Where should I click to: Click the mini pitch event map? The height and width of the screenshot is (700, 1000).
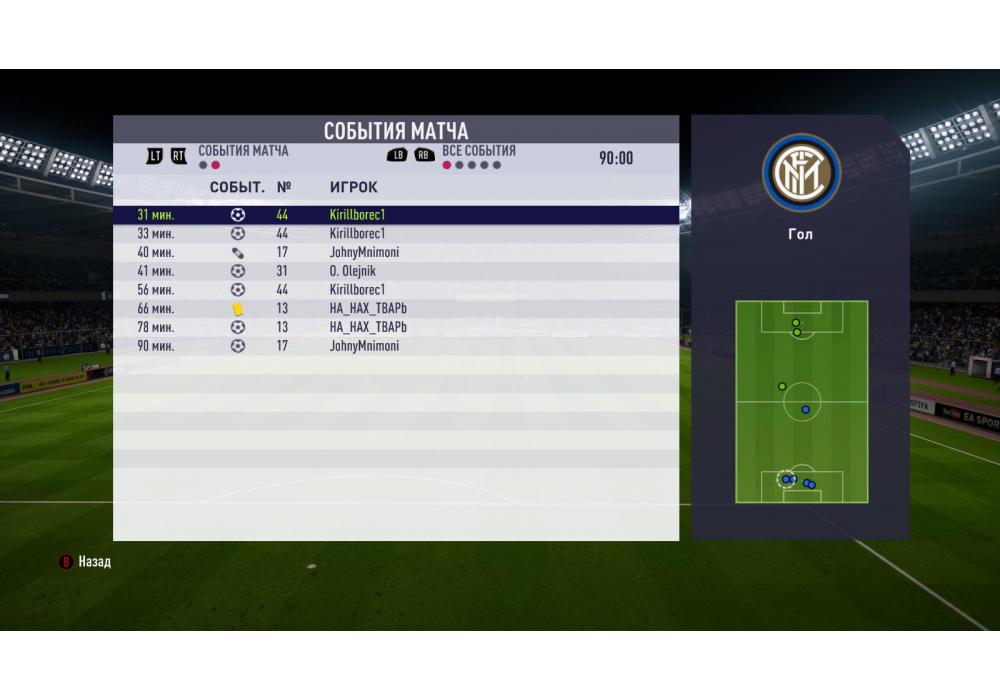coord(801,402)
